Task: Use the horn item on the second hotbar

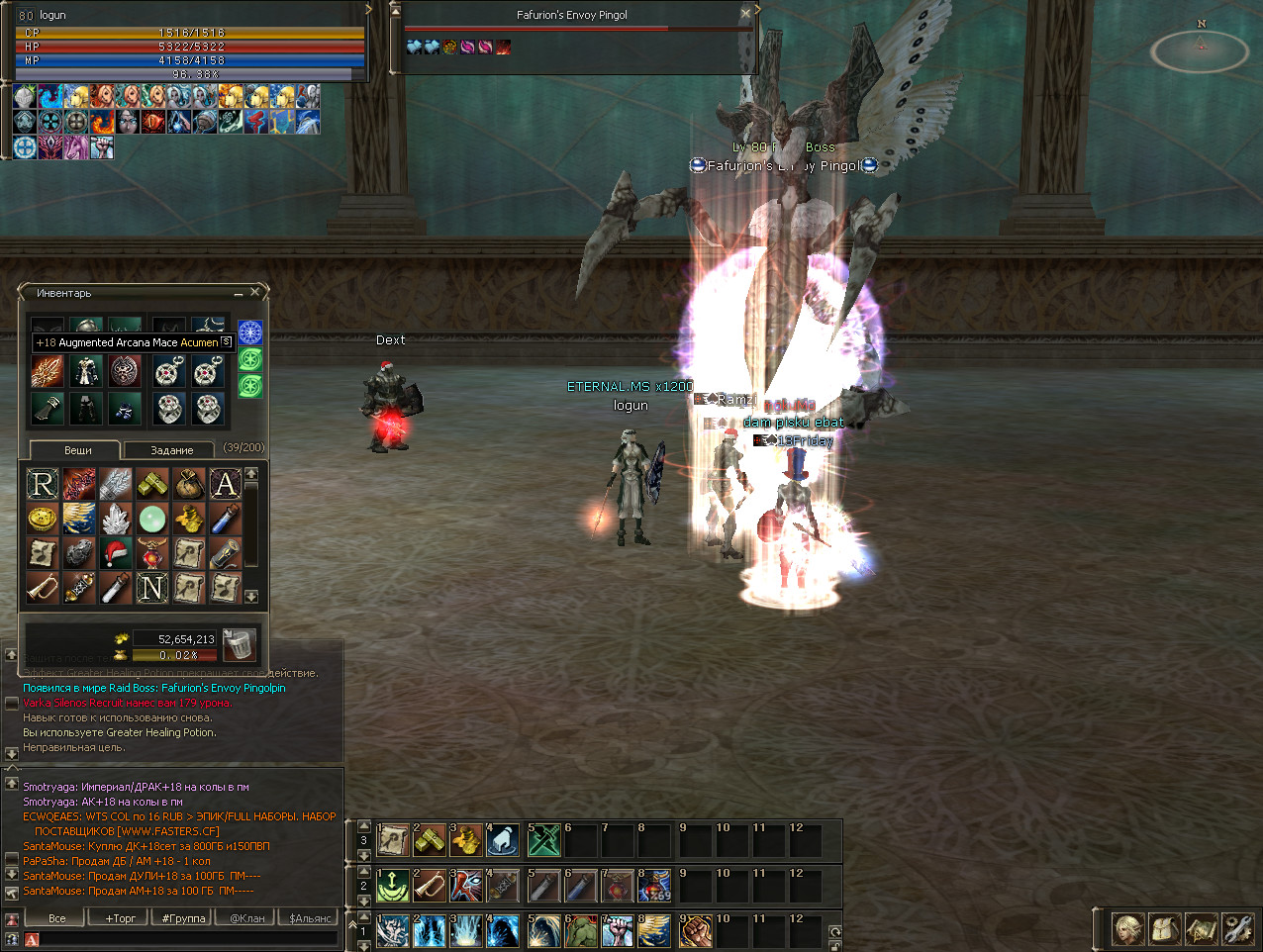Action: [430, 886]
